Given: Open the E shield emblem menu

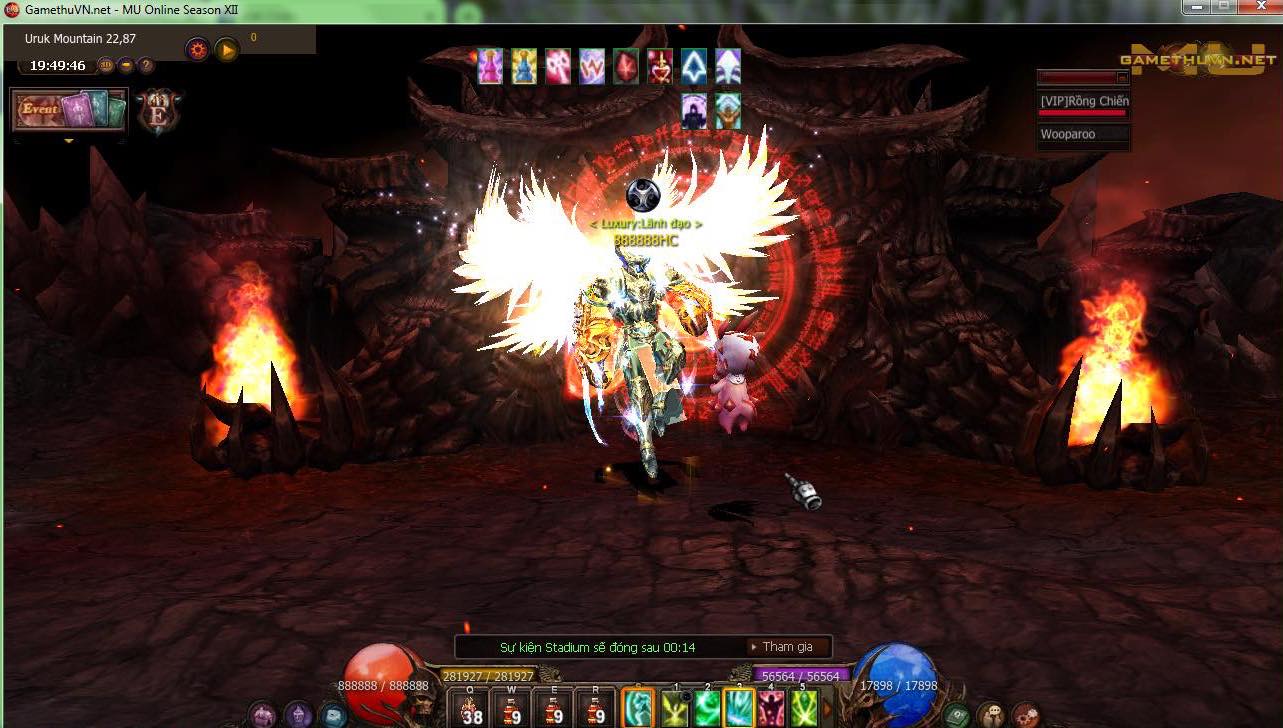Looking at the screenshot, I should pyautogui.click(x=158, y=110).
